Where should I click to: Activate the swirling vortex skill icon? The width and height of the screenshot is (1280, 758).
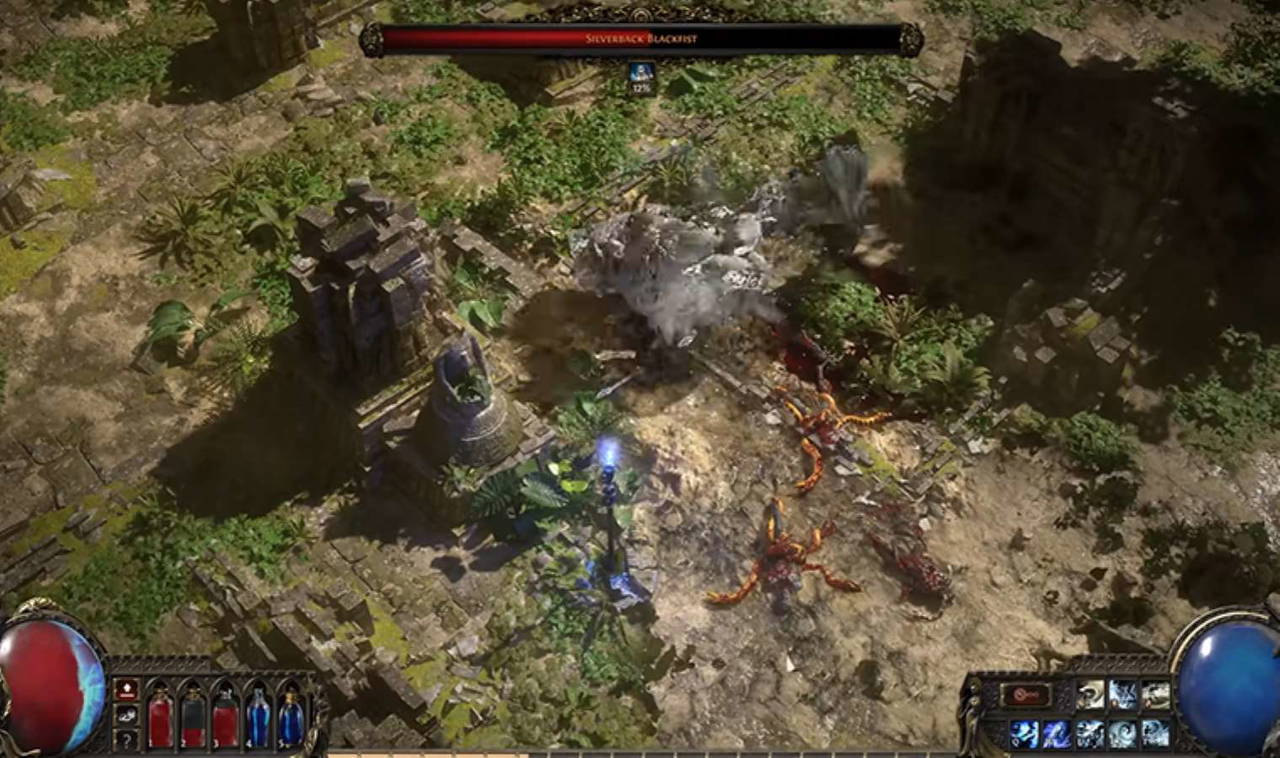pos(1122,734)
